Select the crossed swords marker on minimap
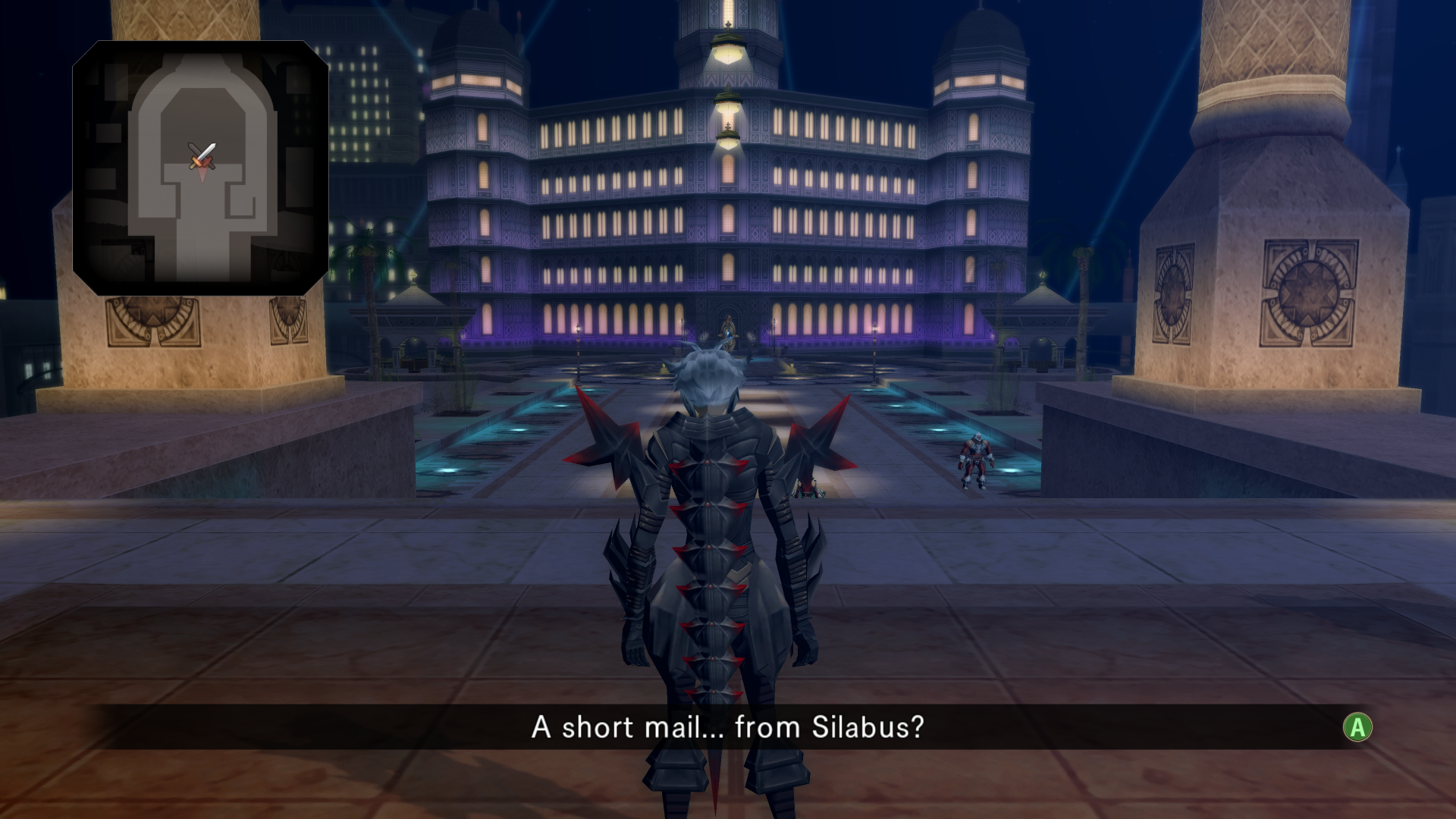The width and height of the screenshot is (1456, 819). (202, 155)
